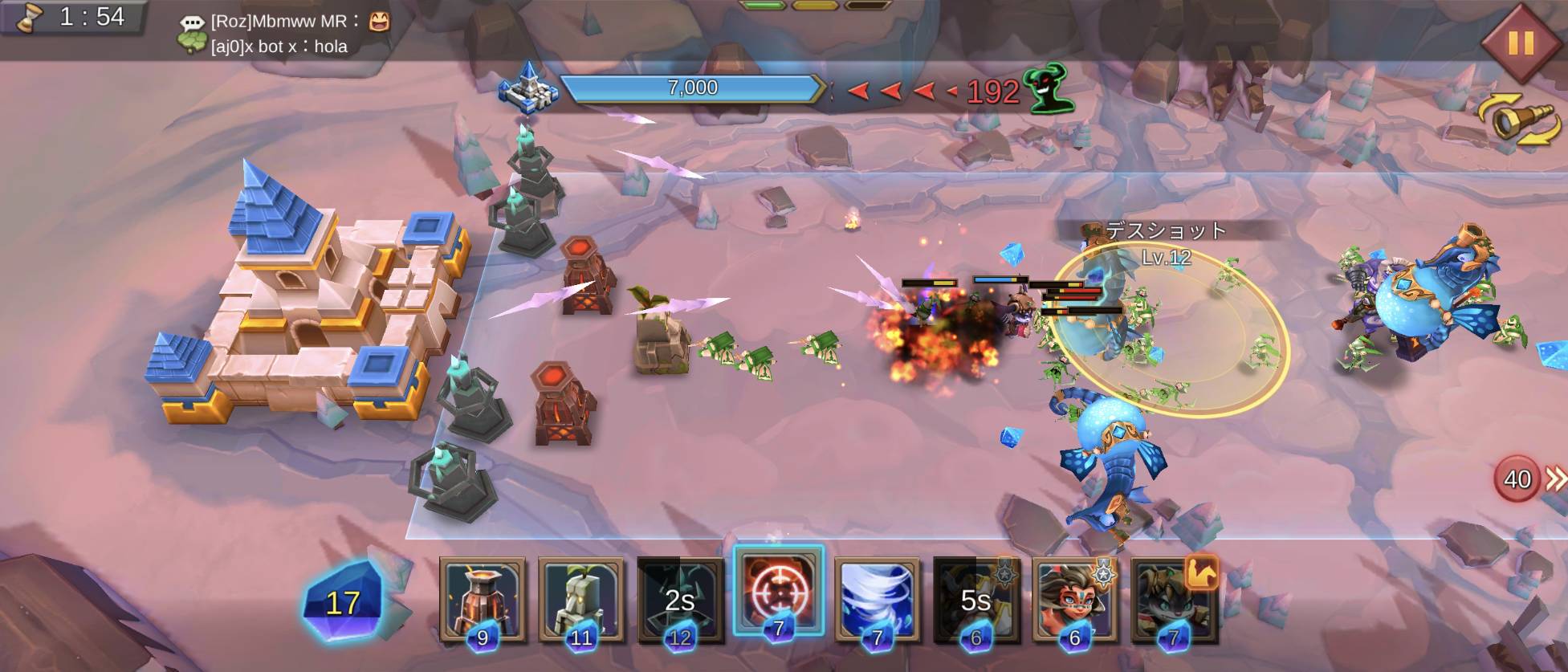Toggle the spyglass camera view
The image size is (1568, 672).
pos(1519,120)
